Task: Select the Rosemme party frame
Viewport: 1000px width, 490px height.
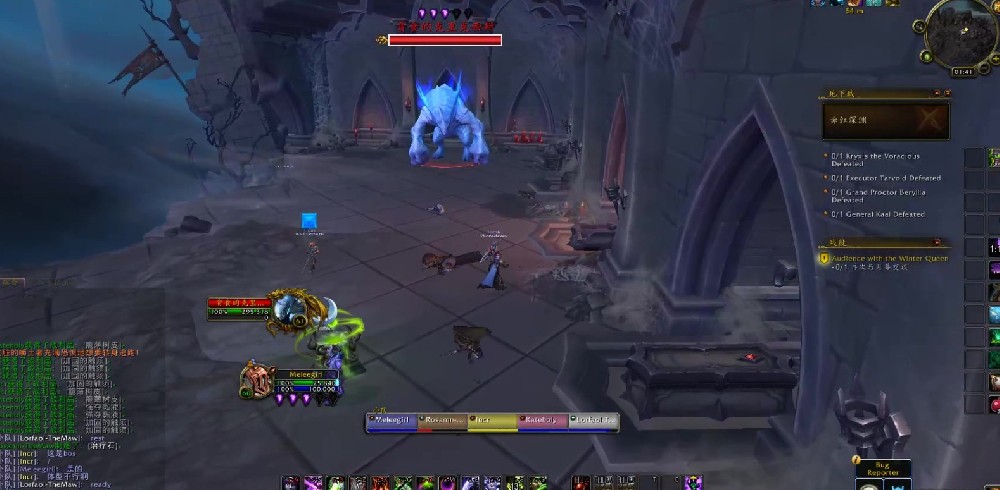Action: [443, 422]
